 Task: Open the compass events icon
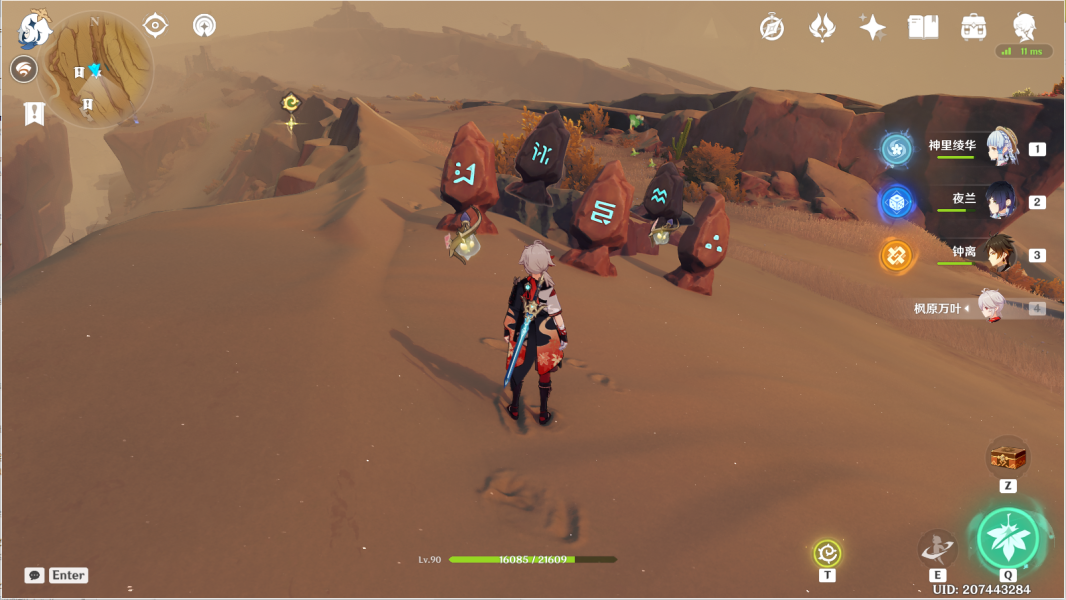click(772, 27)
